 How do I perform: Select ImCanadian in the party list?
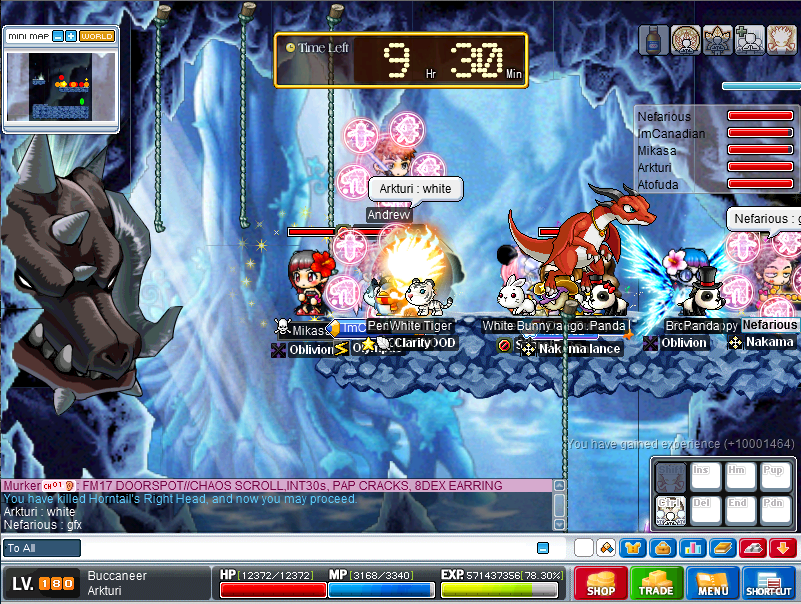coord(670,134)
